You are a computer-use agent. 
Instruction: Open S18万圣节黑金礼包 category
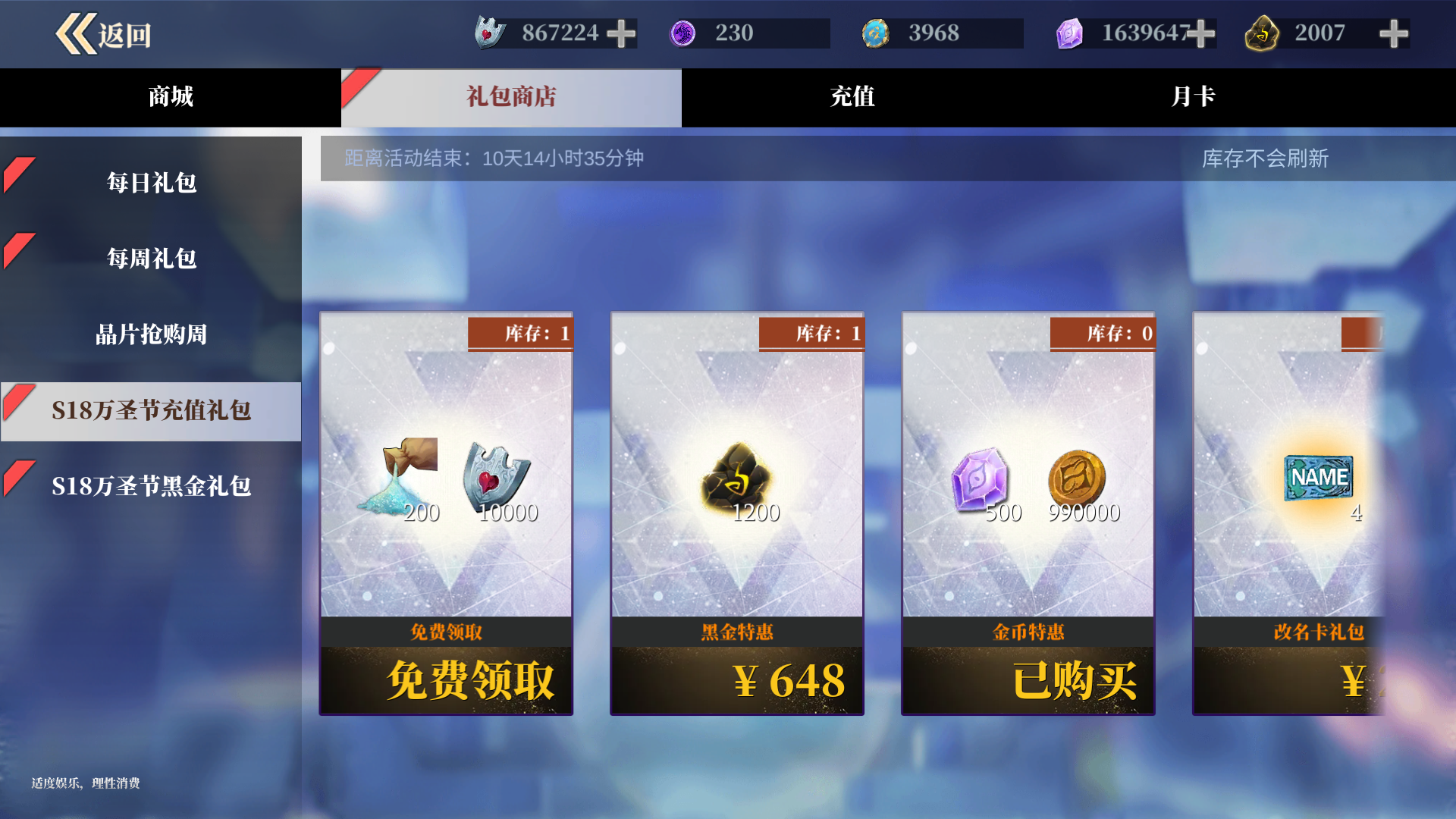[x=150, y=487]
